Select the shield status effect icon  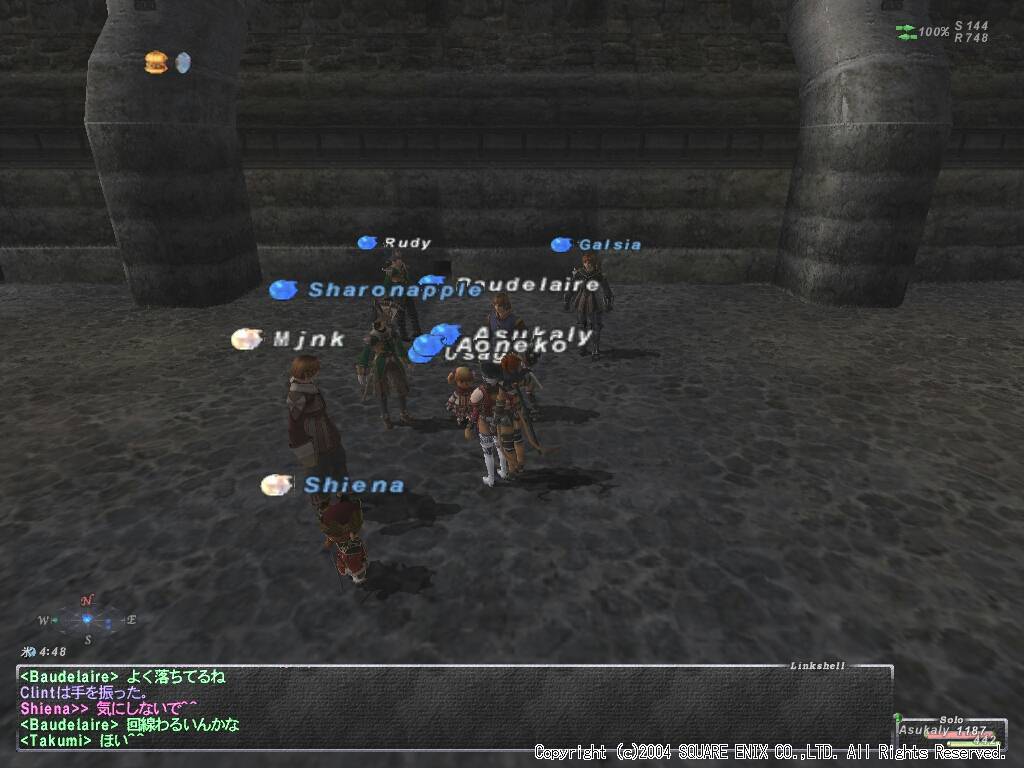click(x=183, y=63)
